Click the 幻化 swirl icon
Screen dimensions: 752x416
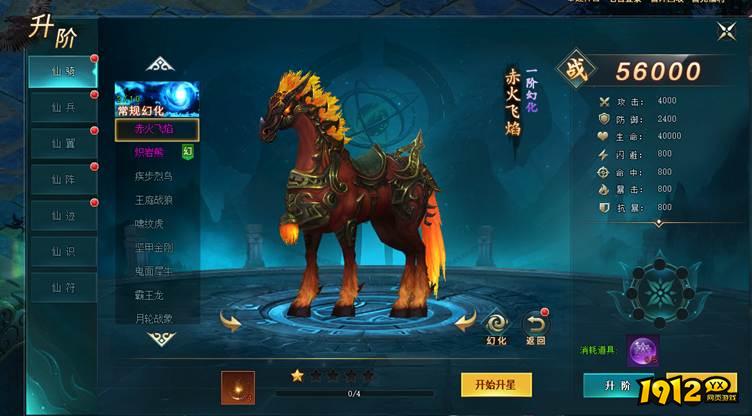tap(497, 323)
